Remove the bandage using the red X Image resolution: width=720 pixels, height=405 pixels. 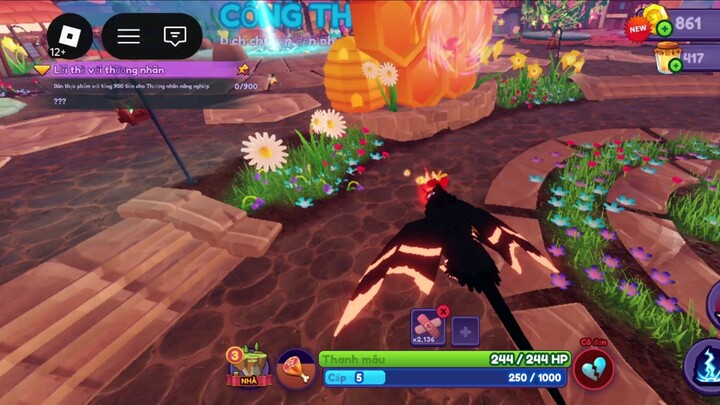(x=443, y=311)
